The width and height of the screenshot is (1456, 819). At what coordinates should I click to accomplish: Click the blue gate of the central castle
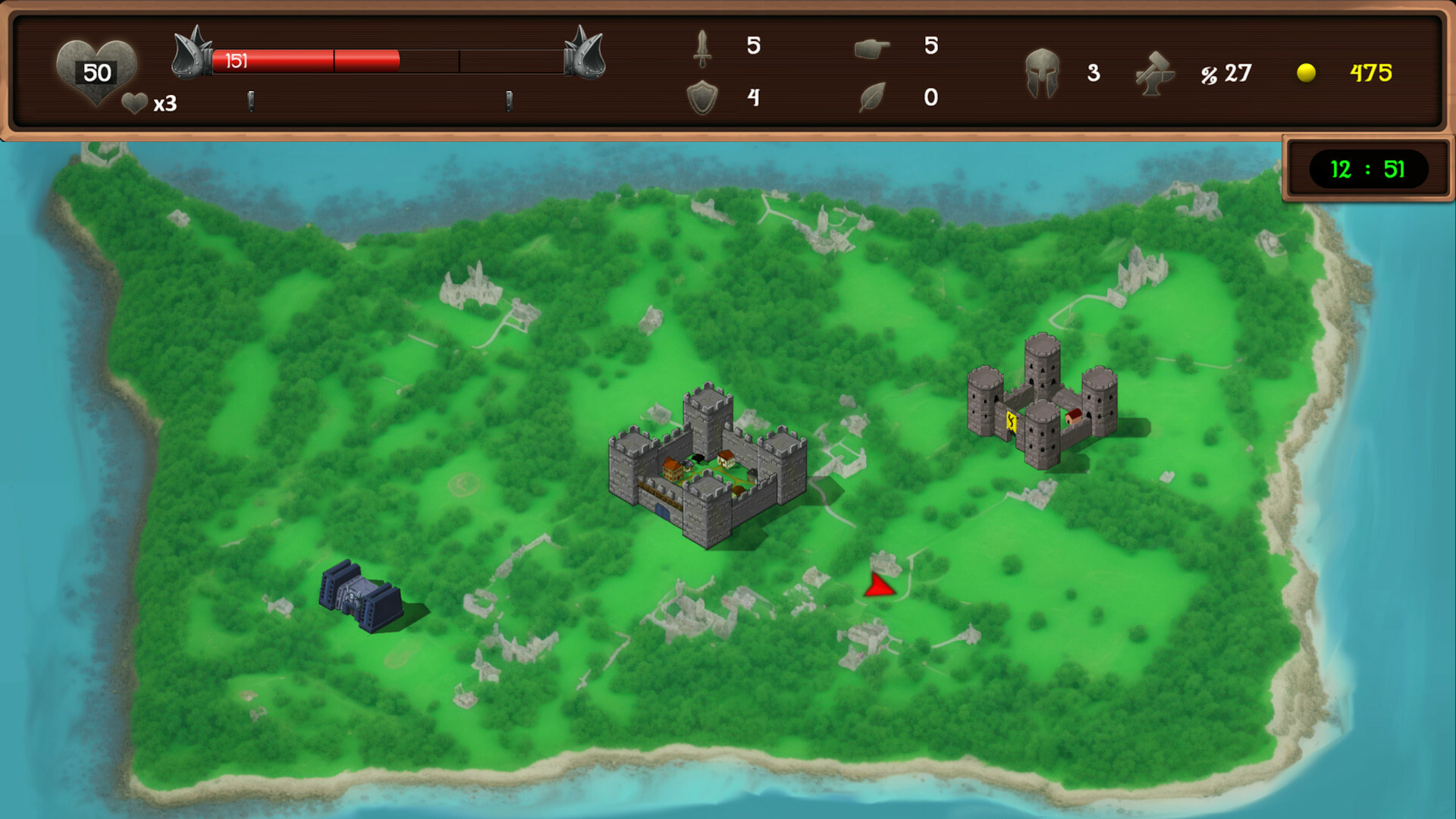[663, 510]
